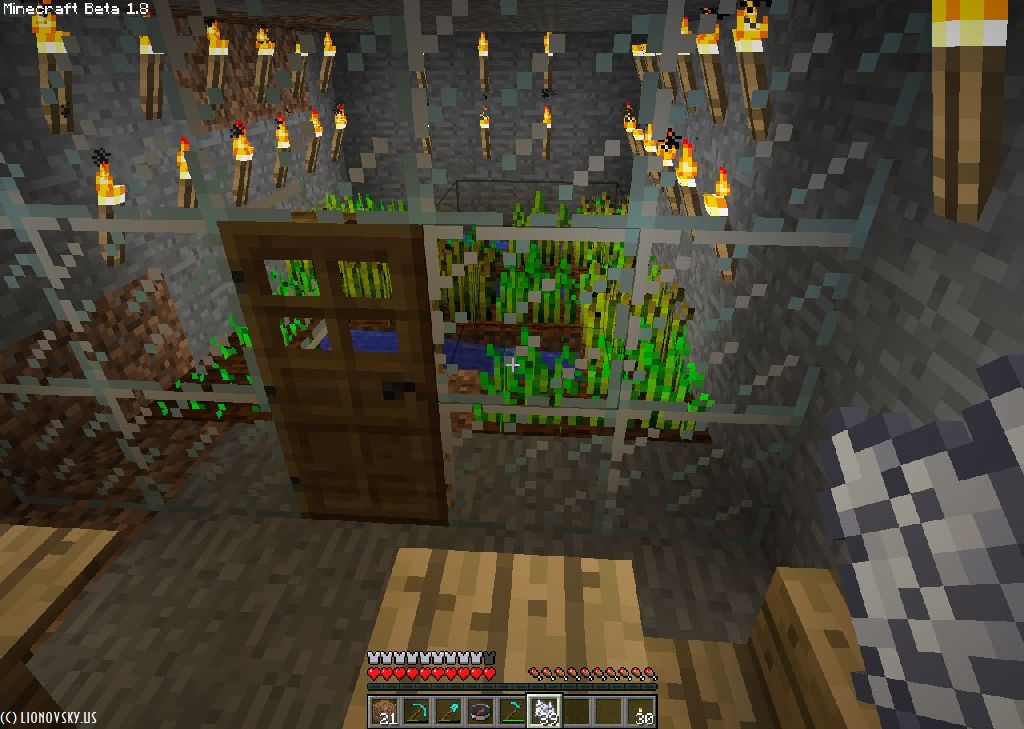This screenshot has height=729, width=1024.
Task: Select the torch stack of 30
Action: (x=641, y=711)
